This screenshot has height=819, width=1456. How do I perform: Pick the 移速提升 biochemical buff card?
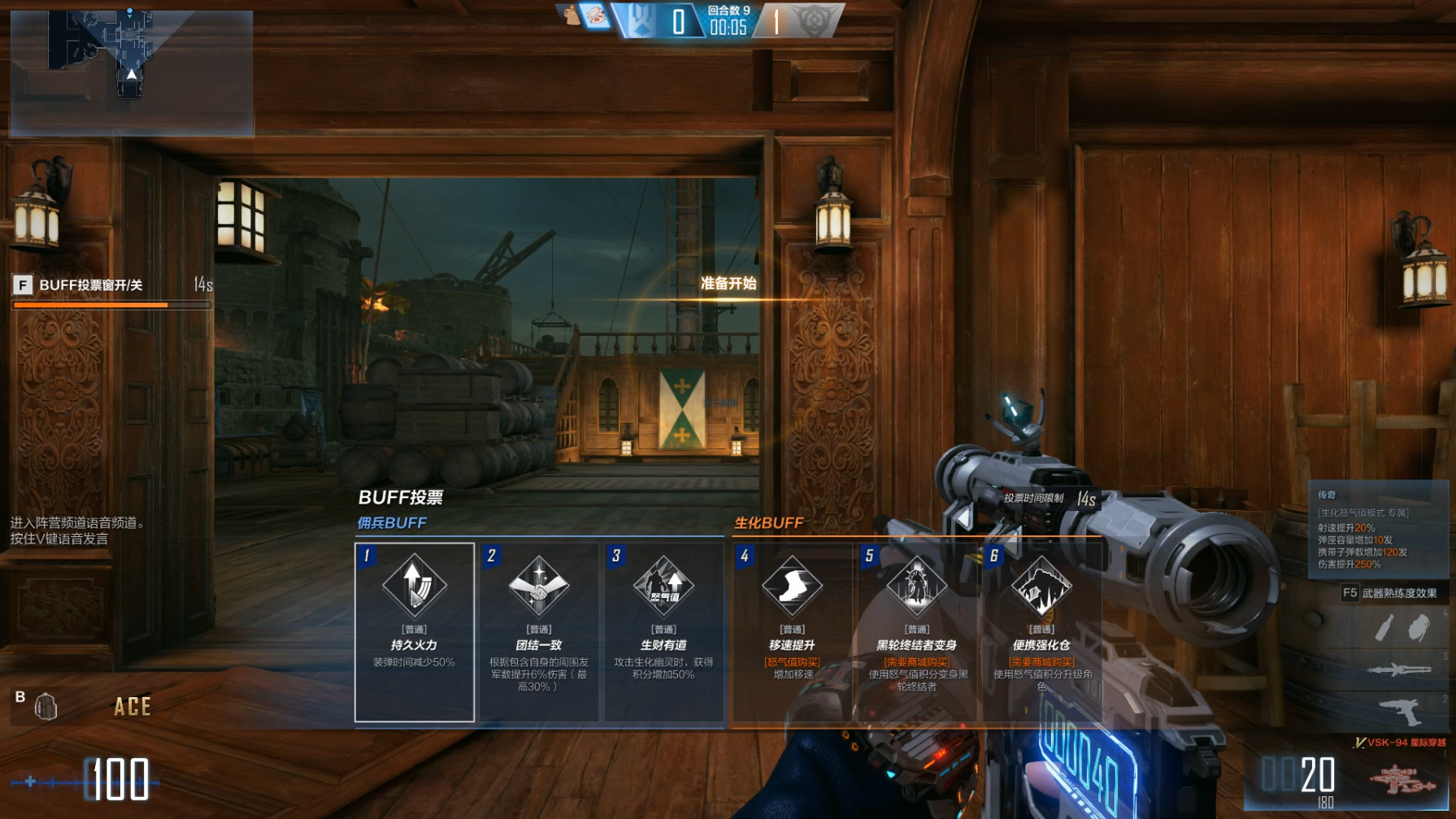[x=792, y=631]
